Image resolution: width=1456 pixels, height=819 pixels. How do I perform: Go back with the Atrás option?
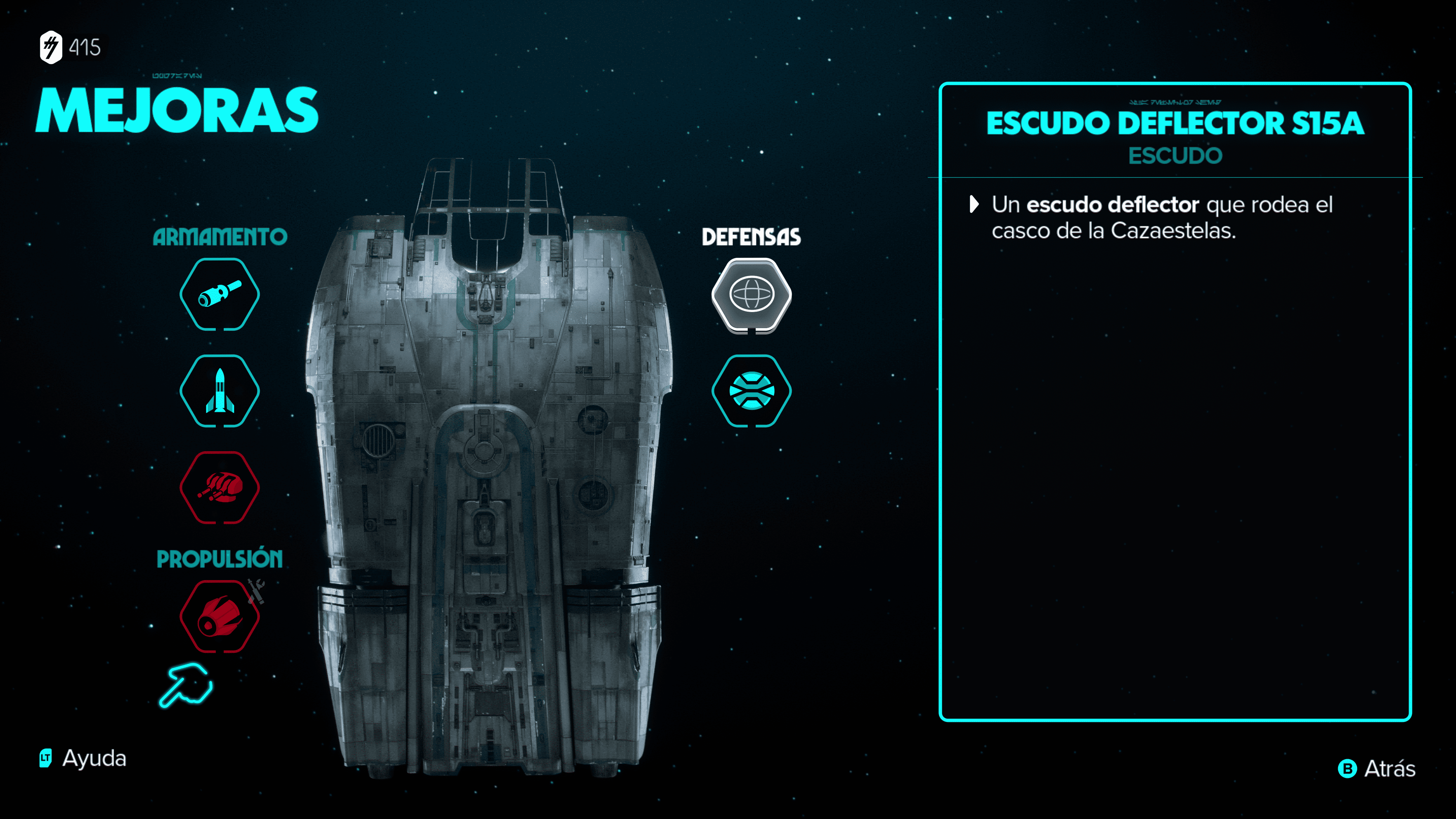click(1377, 769)
